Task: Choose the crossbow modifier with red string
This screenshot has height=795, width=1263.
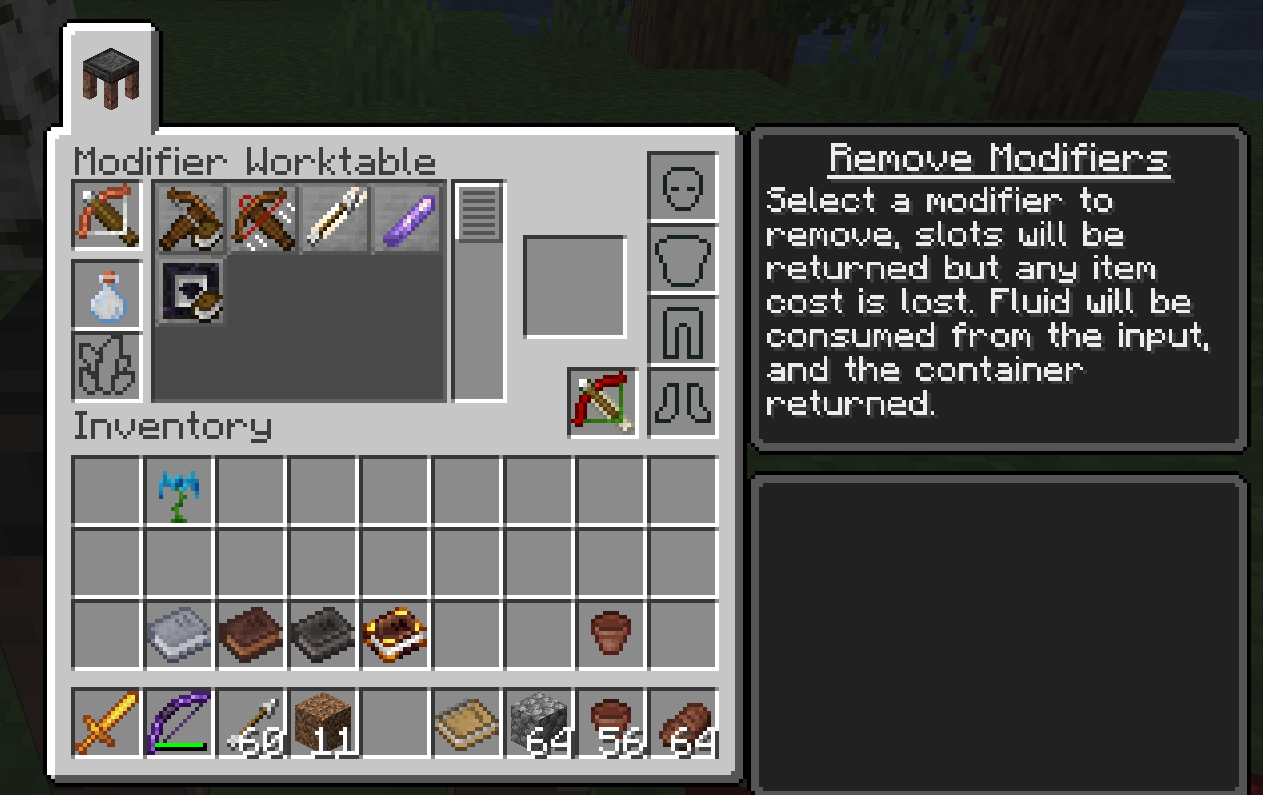Action: pyautogui.click(x=264, y=217)
